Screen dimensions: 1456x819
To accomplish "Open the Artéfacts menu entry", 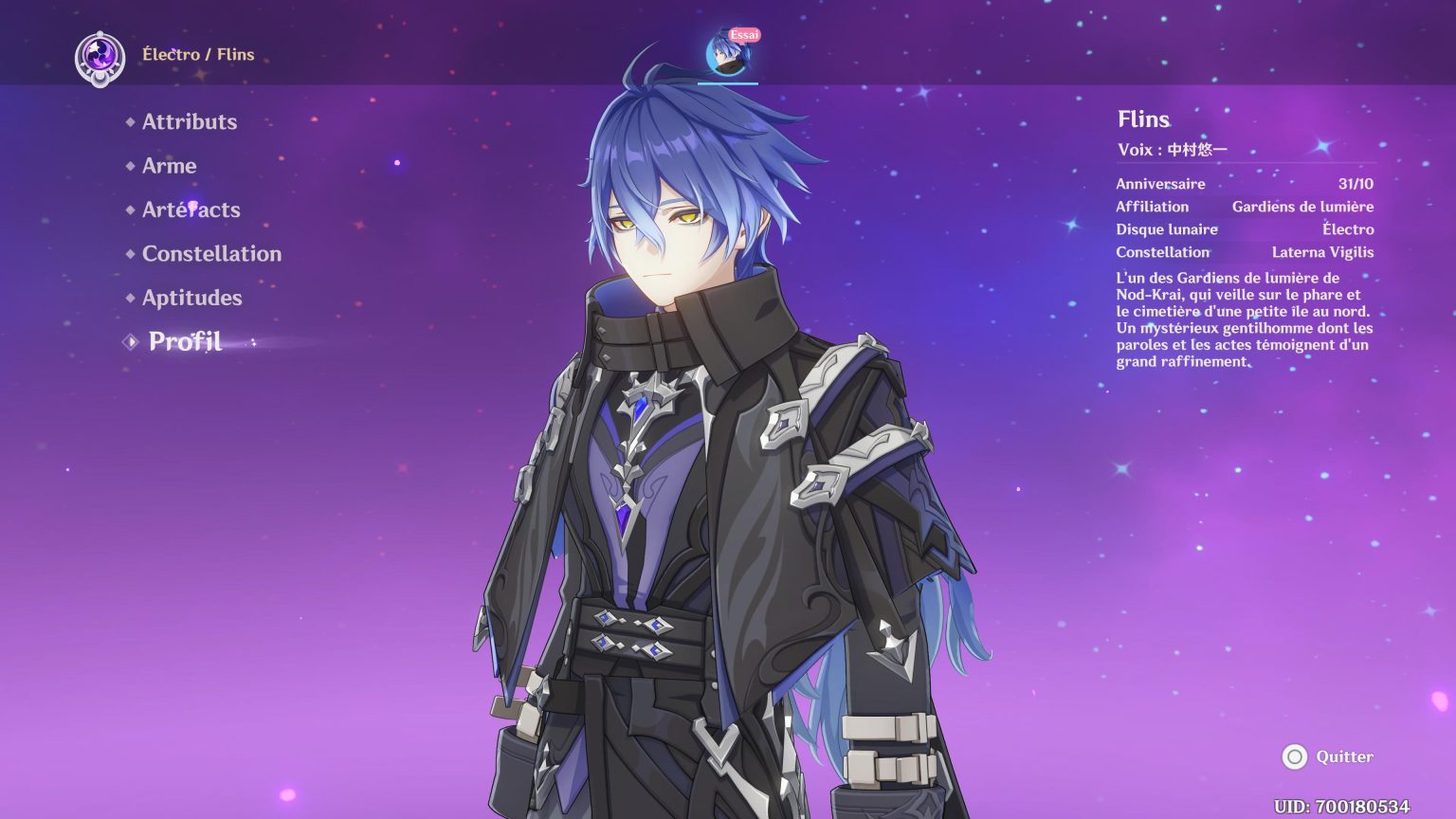I will (191, 209).
